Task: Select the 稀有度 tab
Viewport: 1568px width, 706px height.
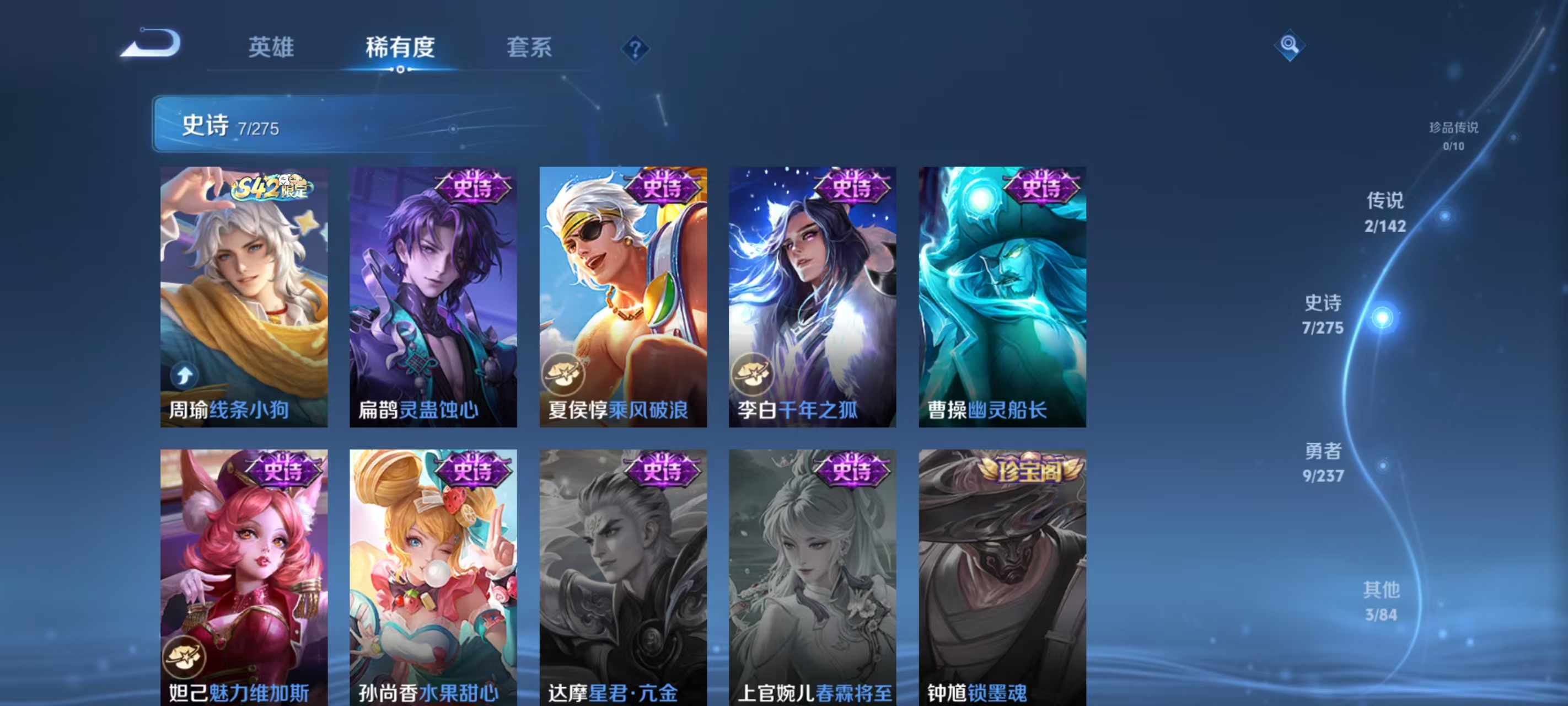Action: click(400, 49)
